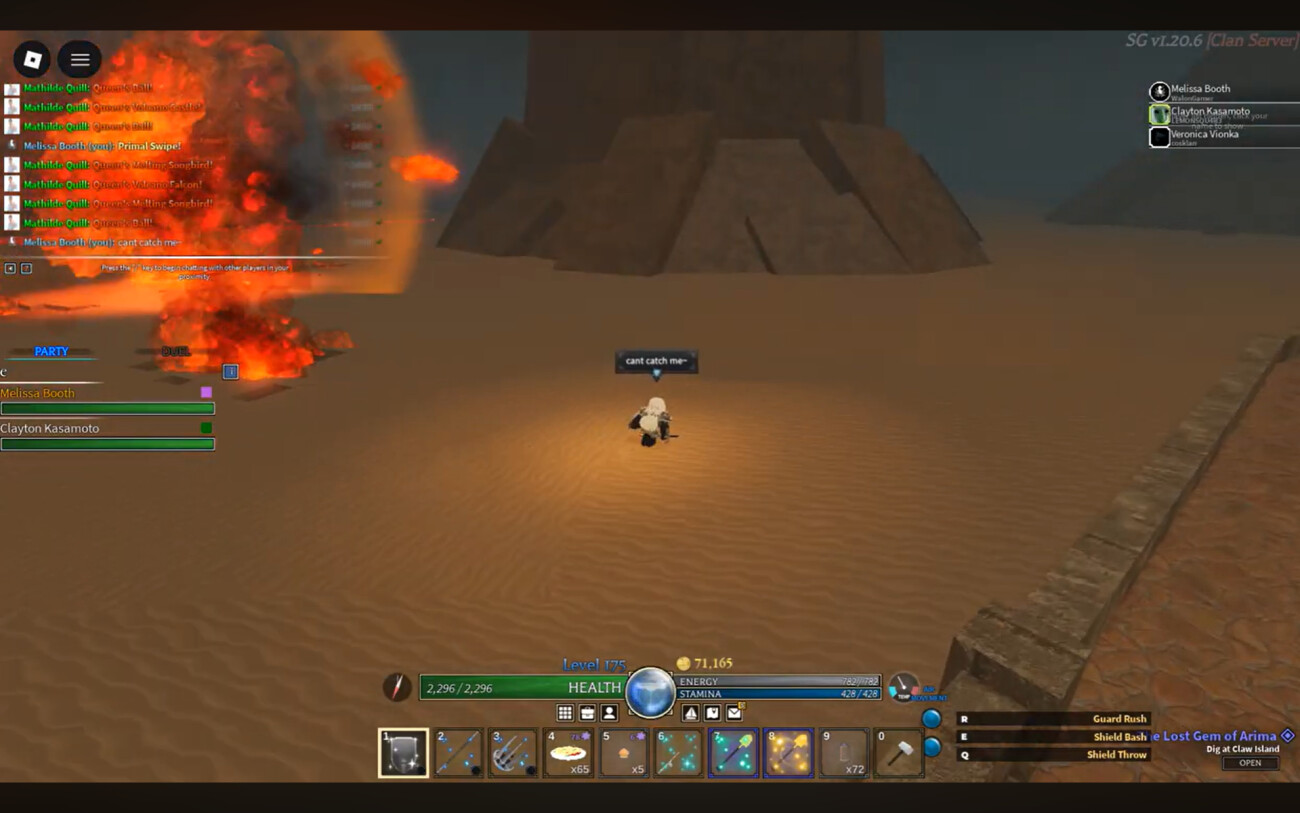This screenshot has height=813, width=1300.
Task: Select Clayton Kasamoto in the party list
Action: pos(50,429)
